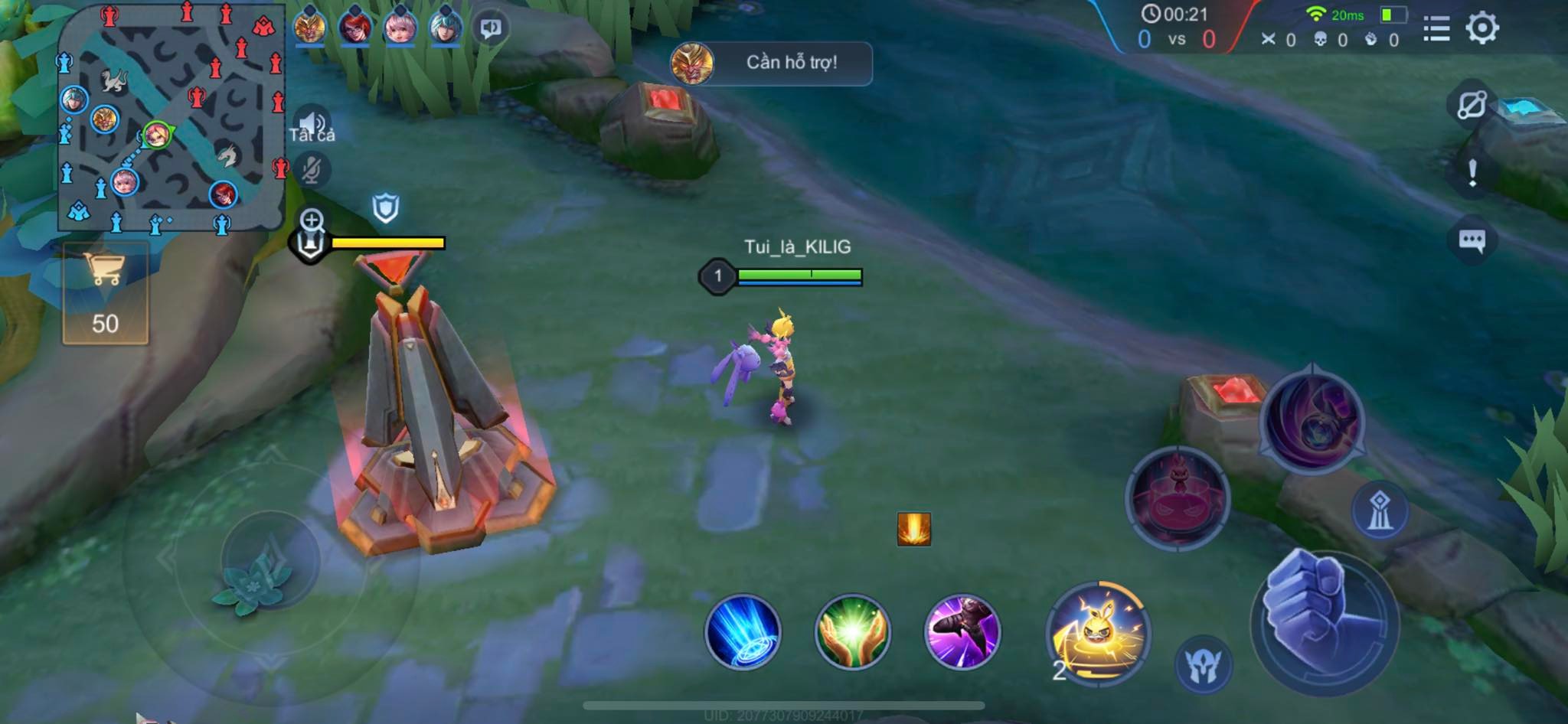
Task: Toggle the team speaker audio button
Action: pos(311,122)
